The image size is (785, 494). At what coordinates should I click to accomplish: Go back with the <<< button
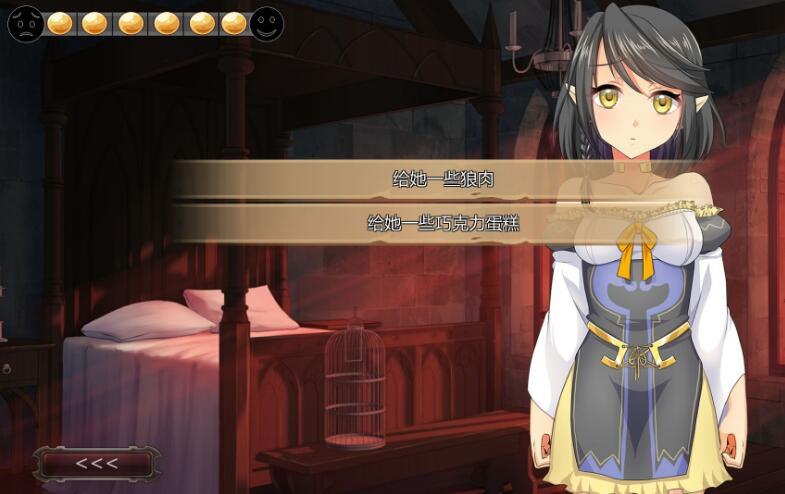97,463
